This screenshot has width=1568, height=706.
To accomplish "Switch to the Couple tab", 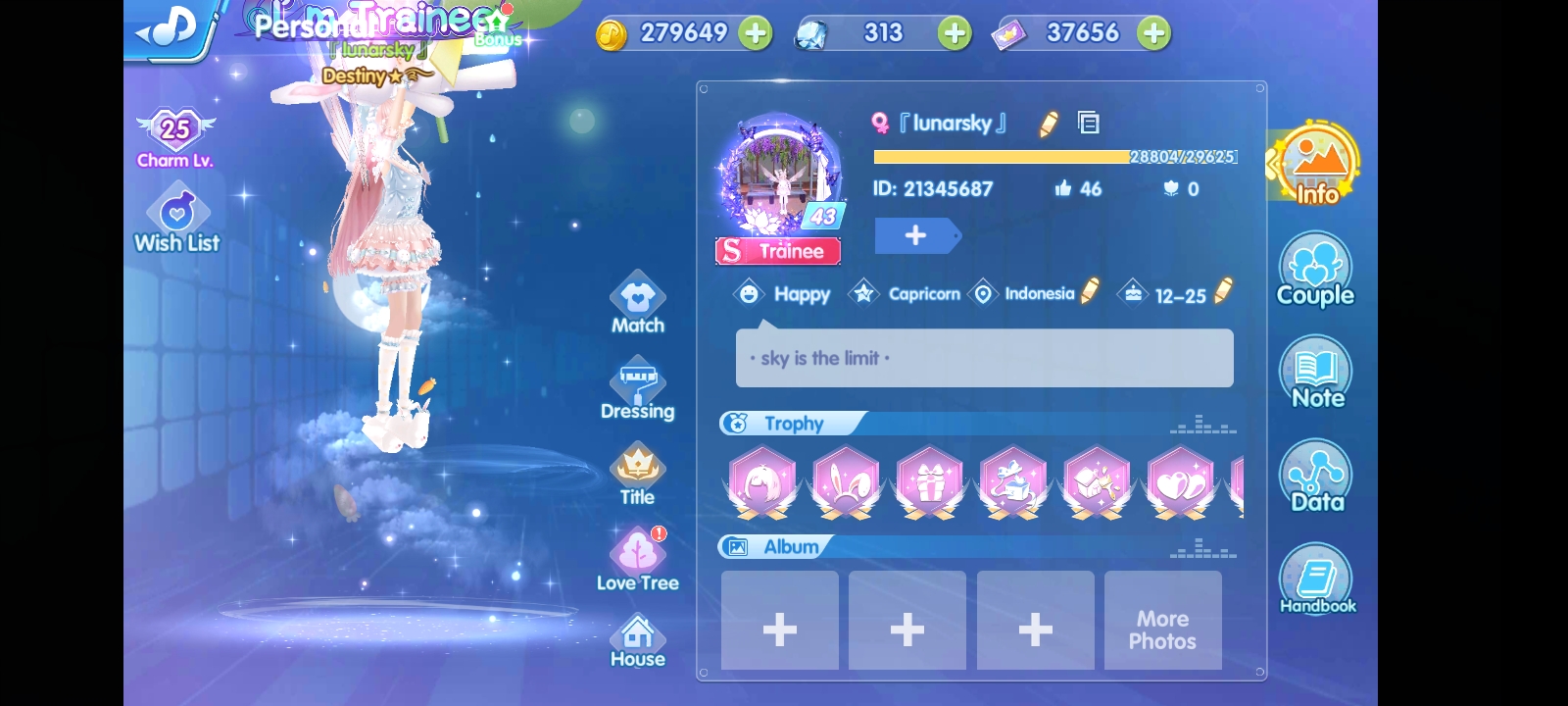I will [1315, 271].
